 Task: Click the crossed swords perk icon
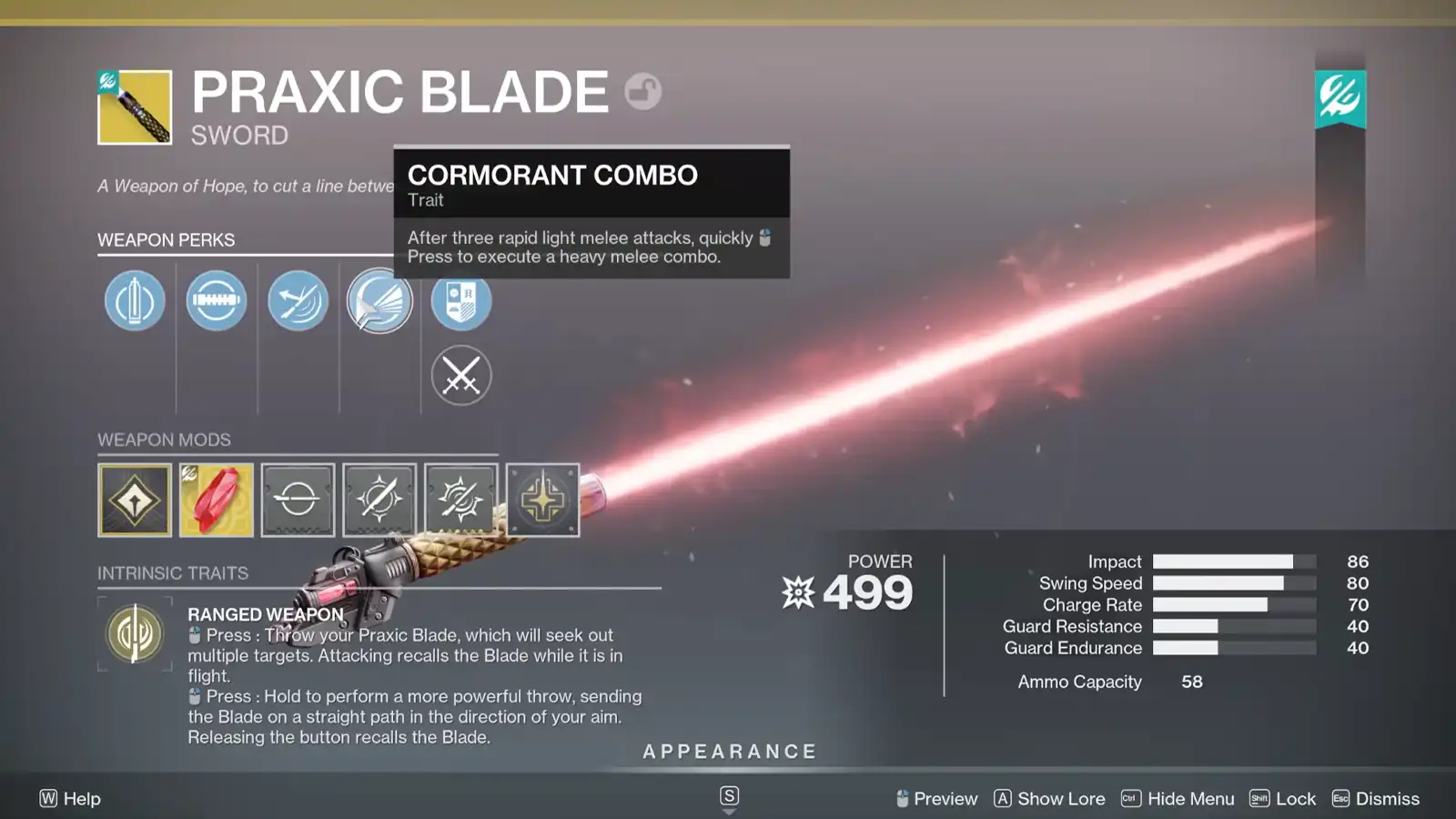pyautogui.click(x=461, y=375)
